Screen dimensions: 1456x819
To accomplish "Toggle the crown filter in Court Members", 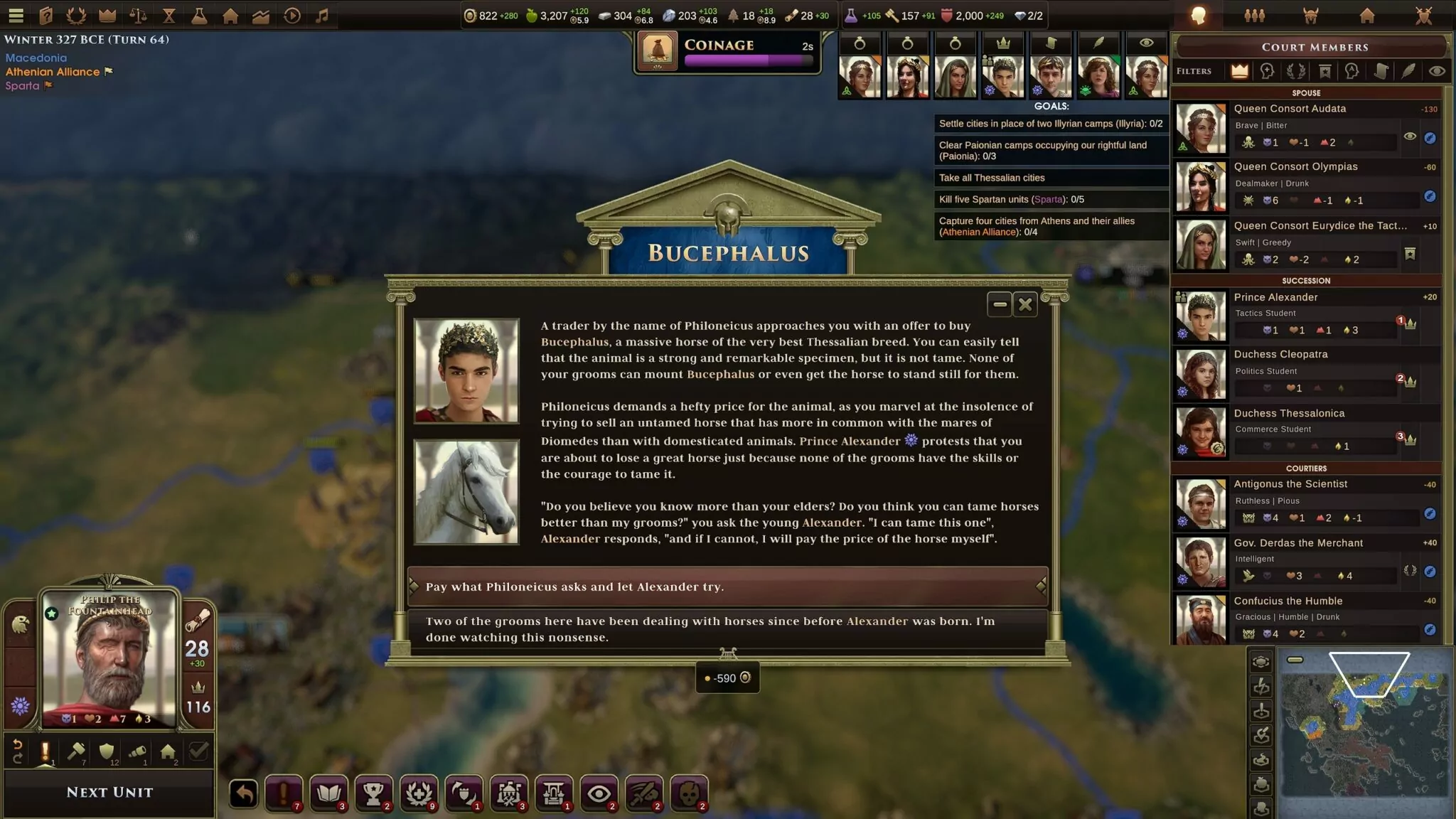I will click(x=1239, y=71).
